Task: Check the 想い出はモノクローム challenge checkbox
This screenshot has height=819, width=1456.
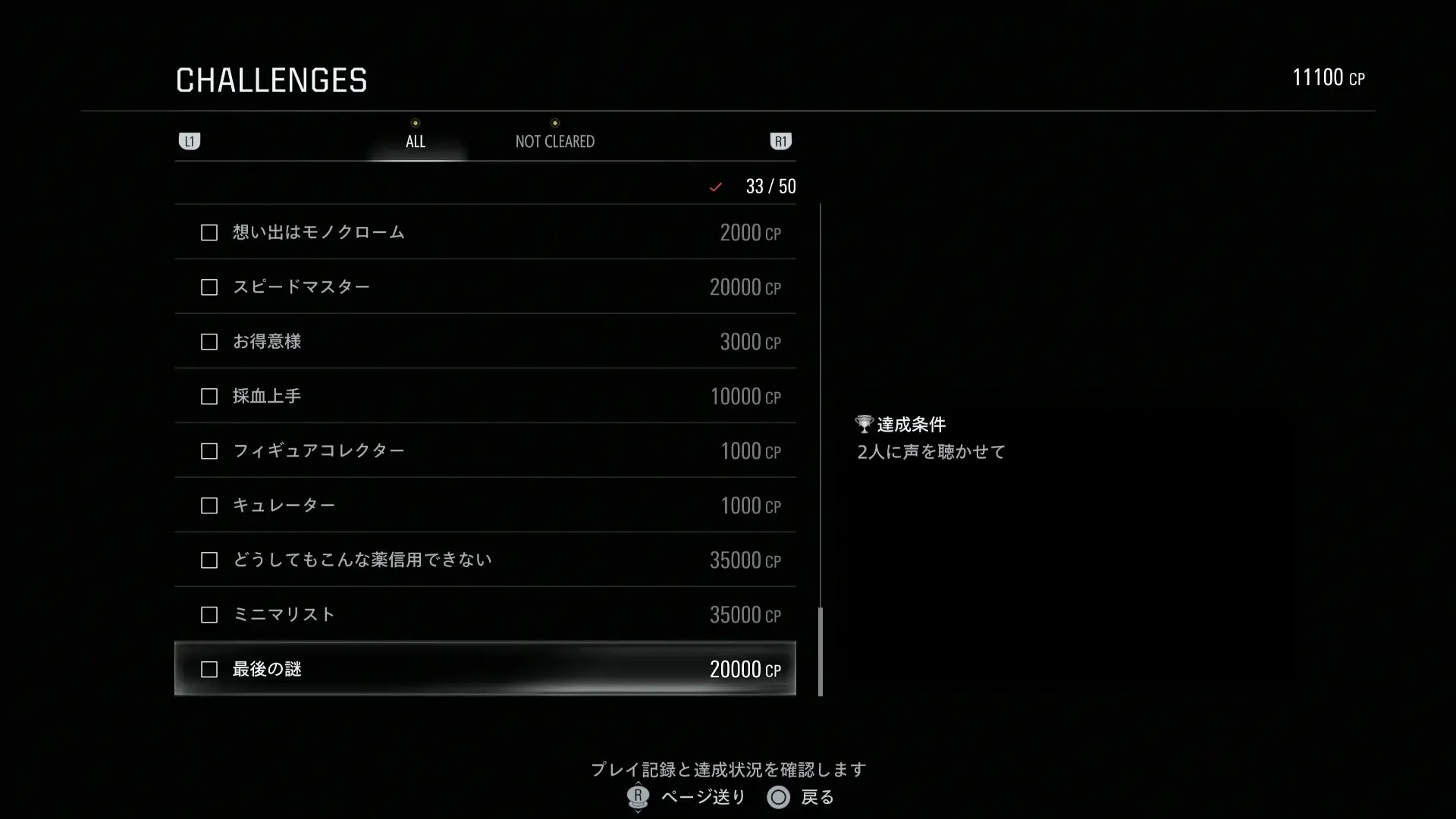Action: click(x=209, y=233)
